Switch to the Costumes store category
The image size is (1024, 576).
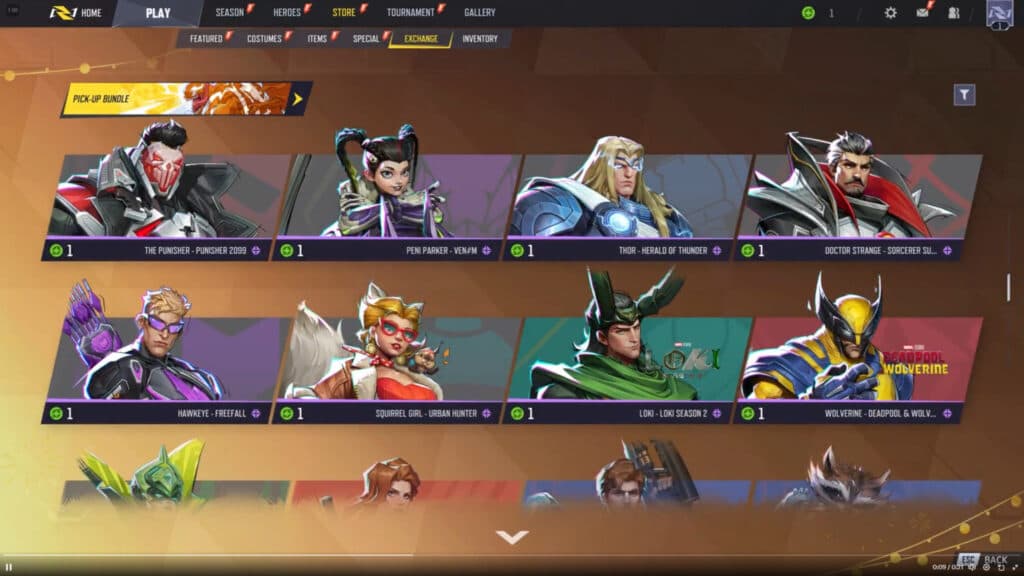(x=265, y=39)
